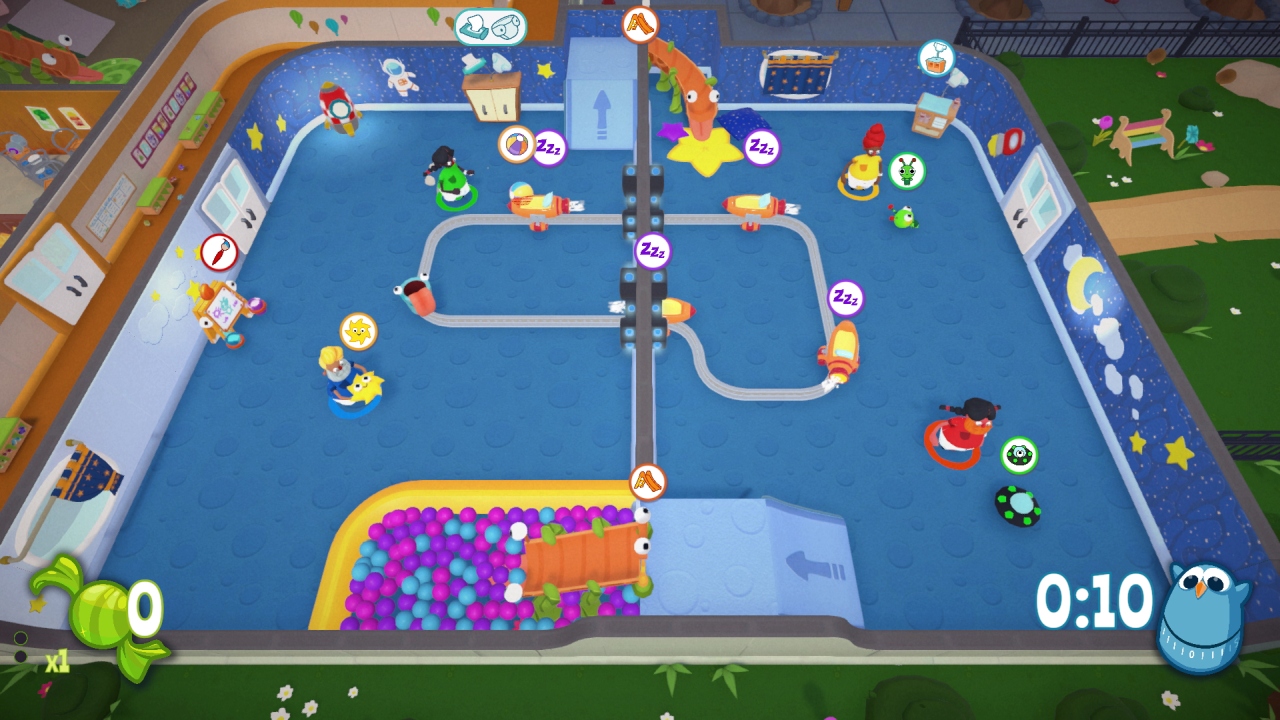Click the Zzz bubble above the right rocket train

tap(843, 299)
